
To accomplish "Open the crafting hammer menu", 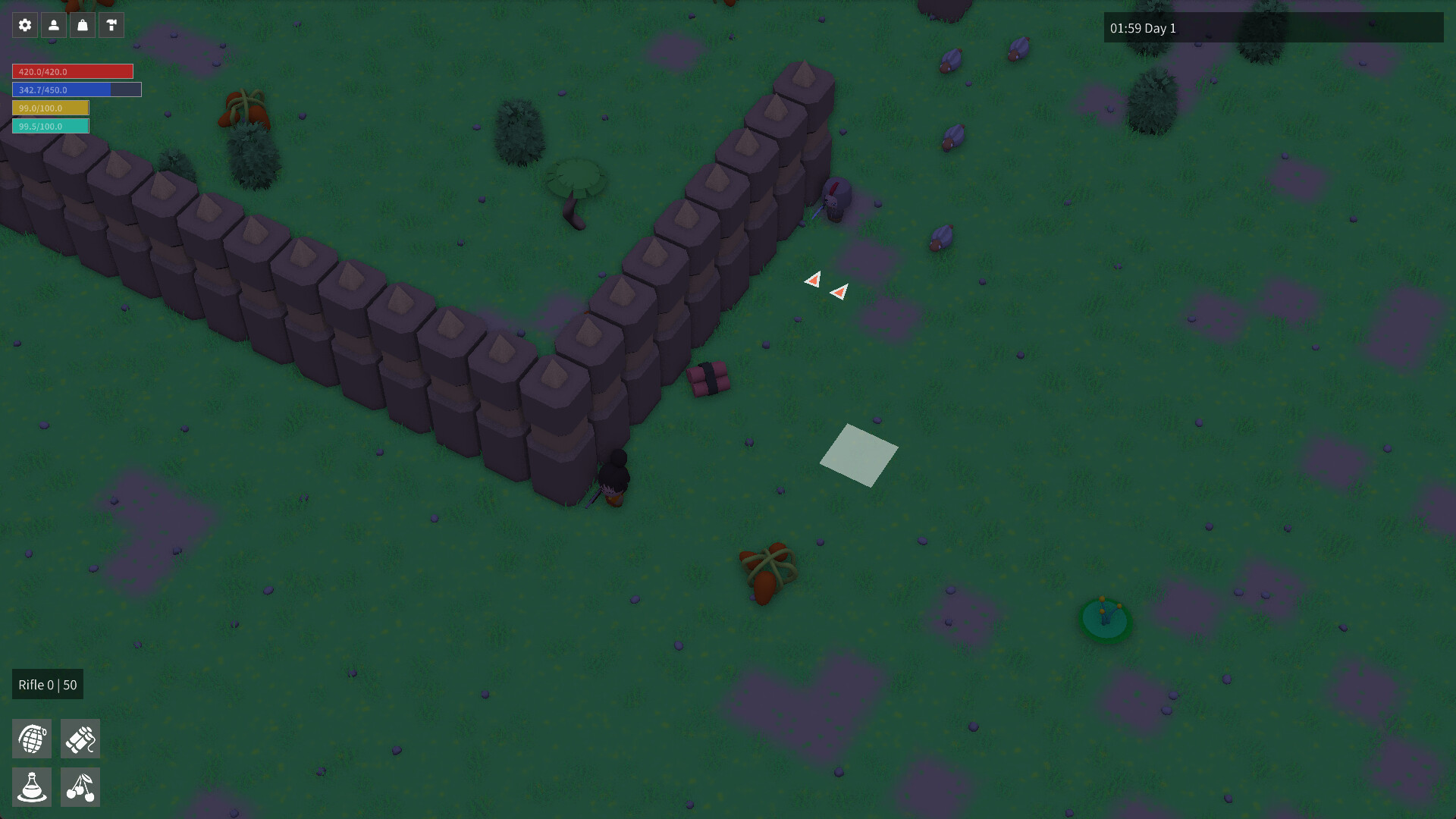I will pyautogui.click(x=111, y=24).
